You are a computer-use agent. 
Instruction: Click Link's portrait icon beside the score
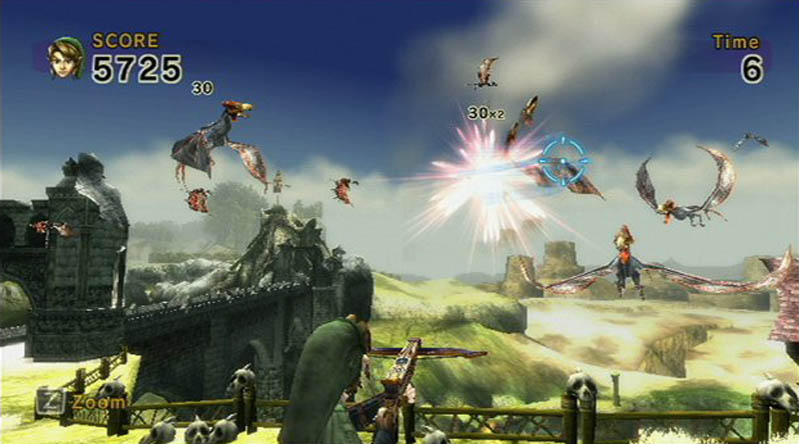[x=66, y=58]
